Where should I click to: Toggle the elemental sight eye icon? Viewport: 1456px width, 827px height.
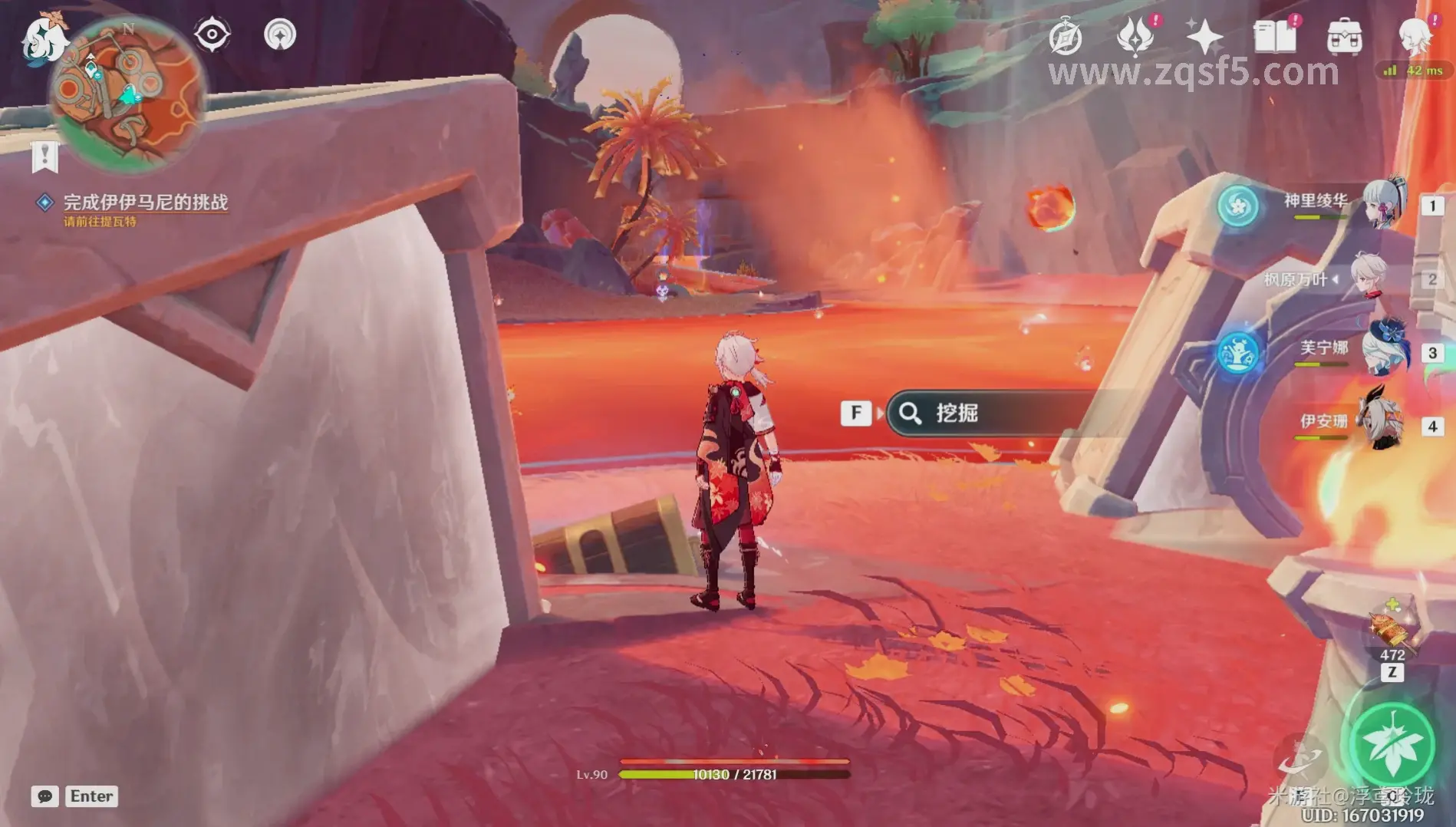(x=212, y=35)
